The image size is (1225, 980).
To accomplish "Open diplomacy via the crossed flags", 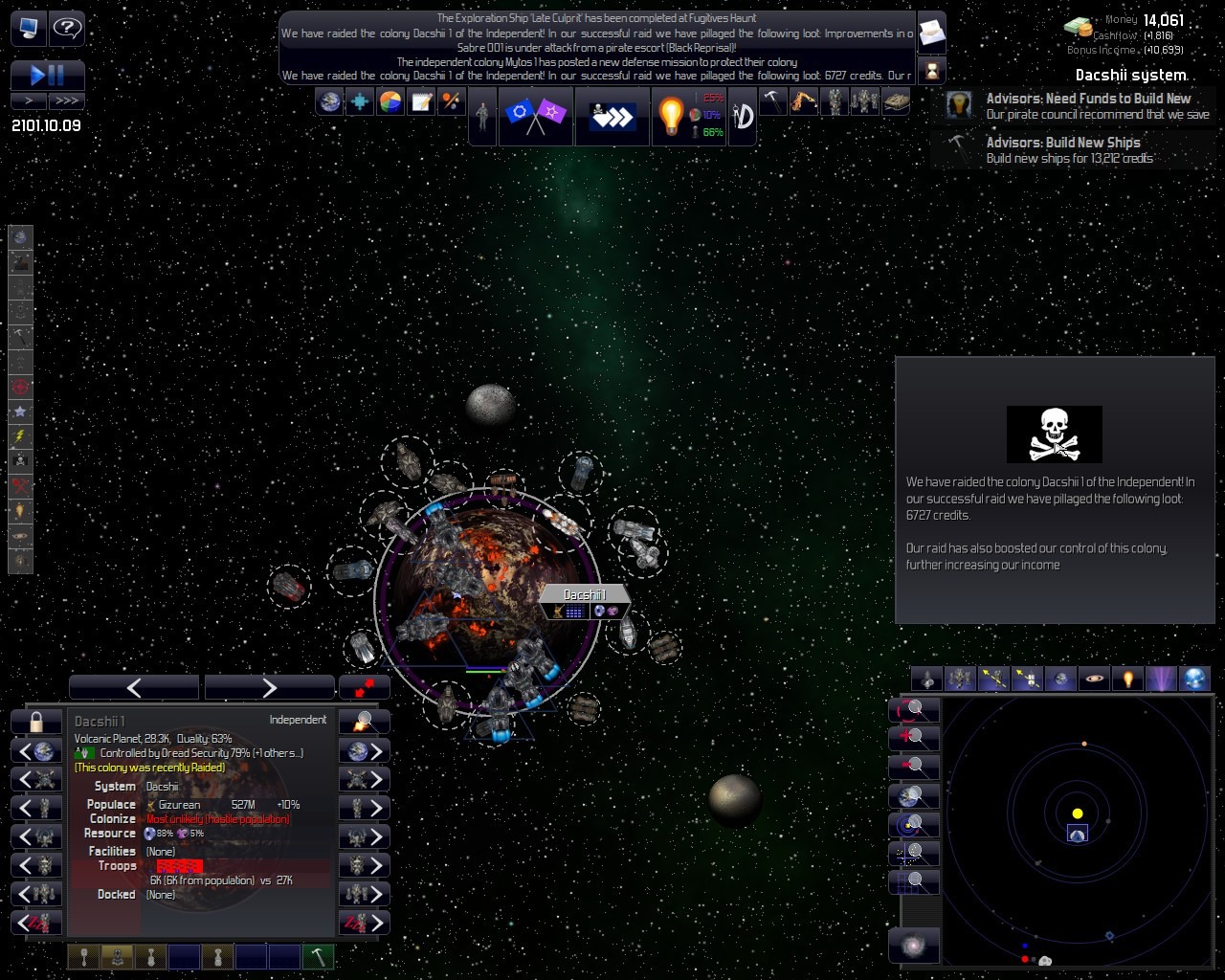I will pos(535,116).
